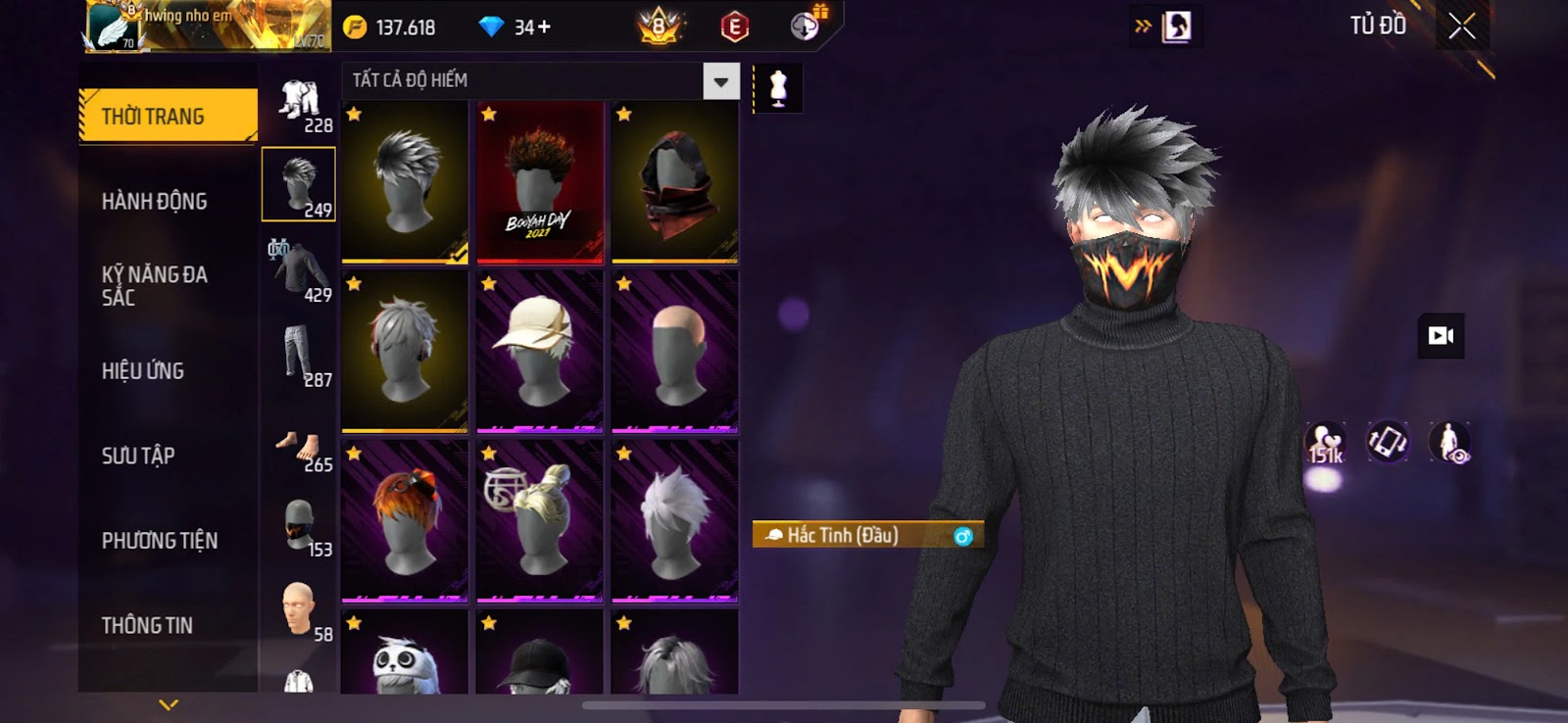Image resolution: width=1568 pixels, height=723 pixels.
Task: Open the Tất Cả Độ Hiếm dropdown
Action: pos(720,81)
